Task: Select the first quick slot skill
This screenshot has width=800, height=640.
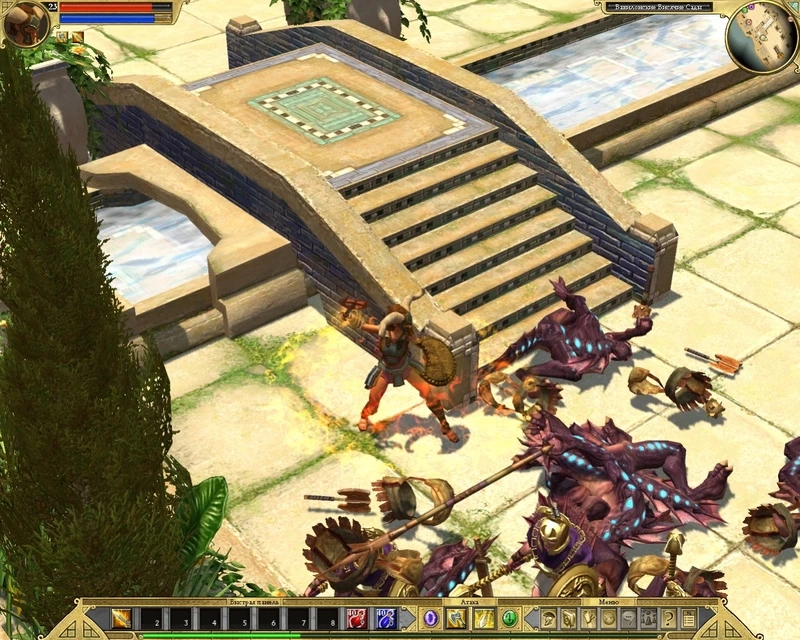Action: (121, 619)
